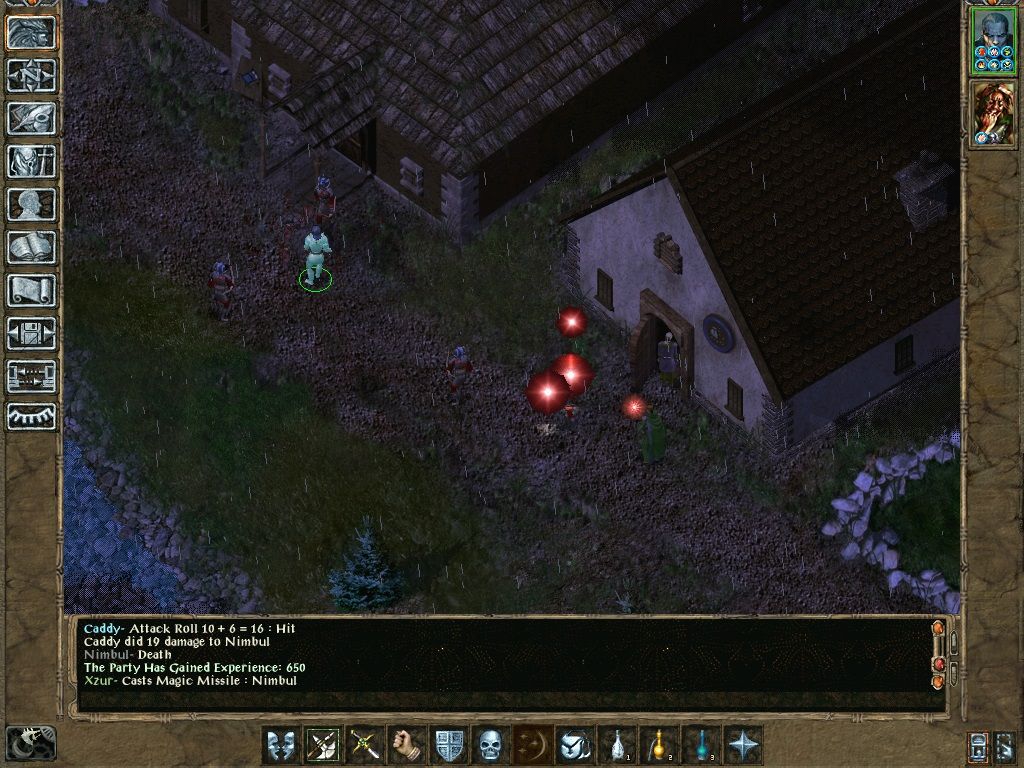
Task: Use the yellow potion in quick slot 2
Action: (x=659, y=745)
